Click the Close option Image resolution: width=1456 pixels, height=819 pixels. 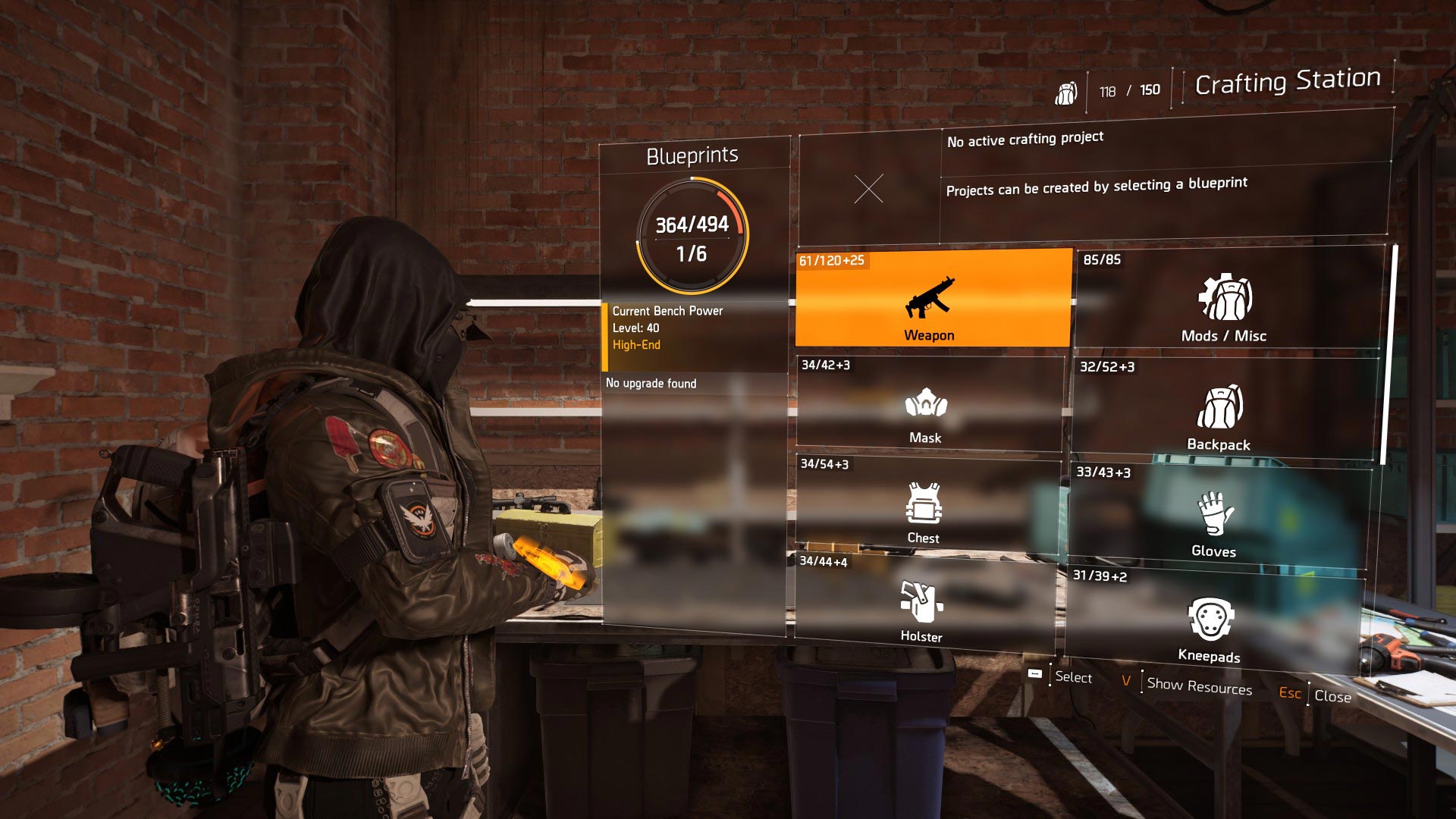pos(1332,696)
